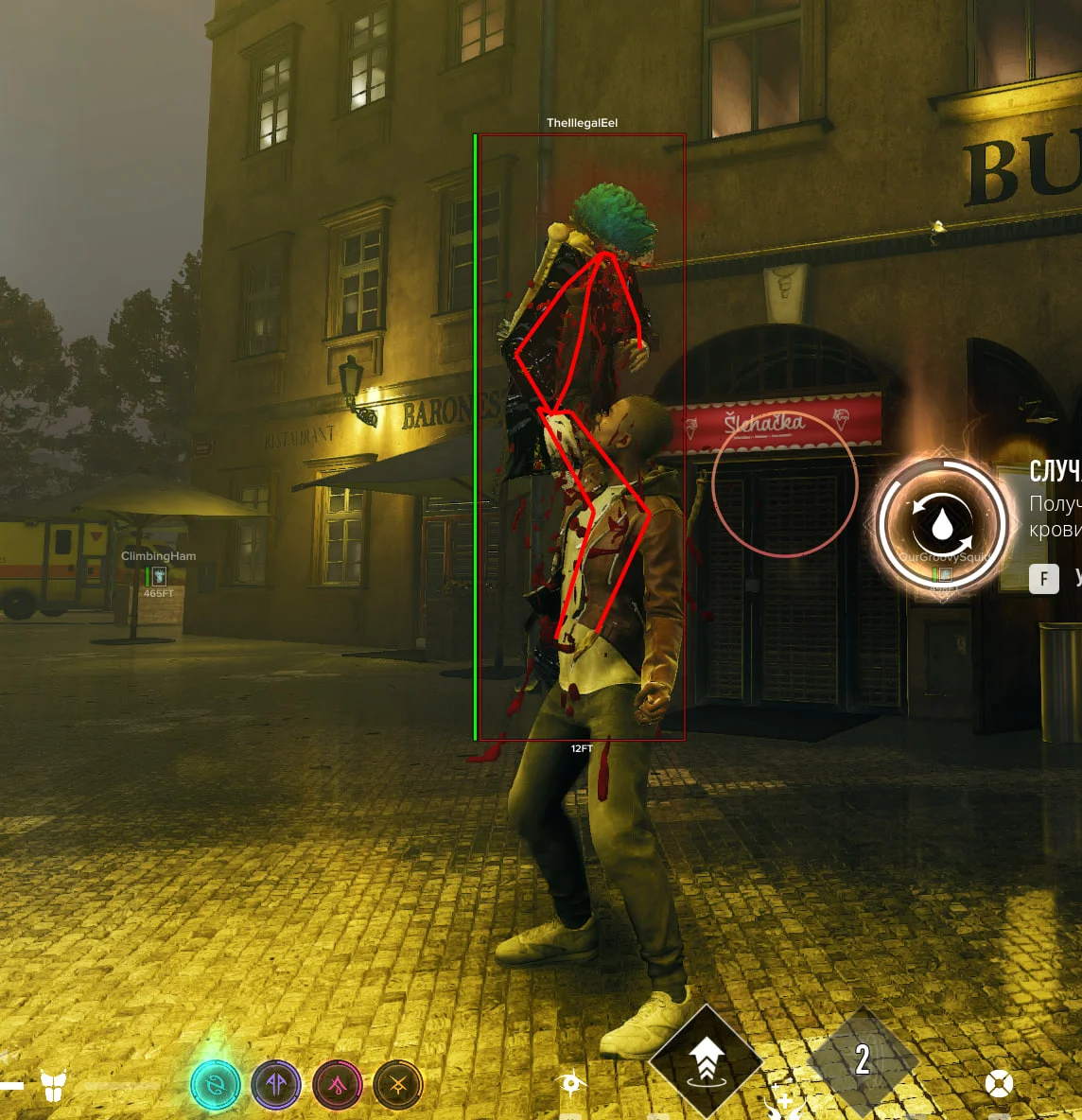1082x1120 pixels.
Task: Click the blood drop resonance icon
Action: point(942,523)
